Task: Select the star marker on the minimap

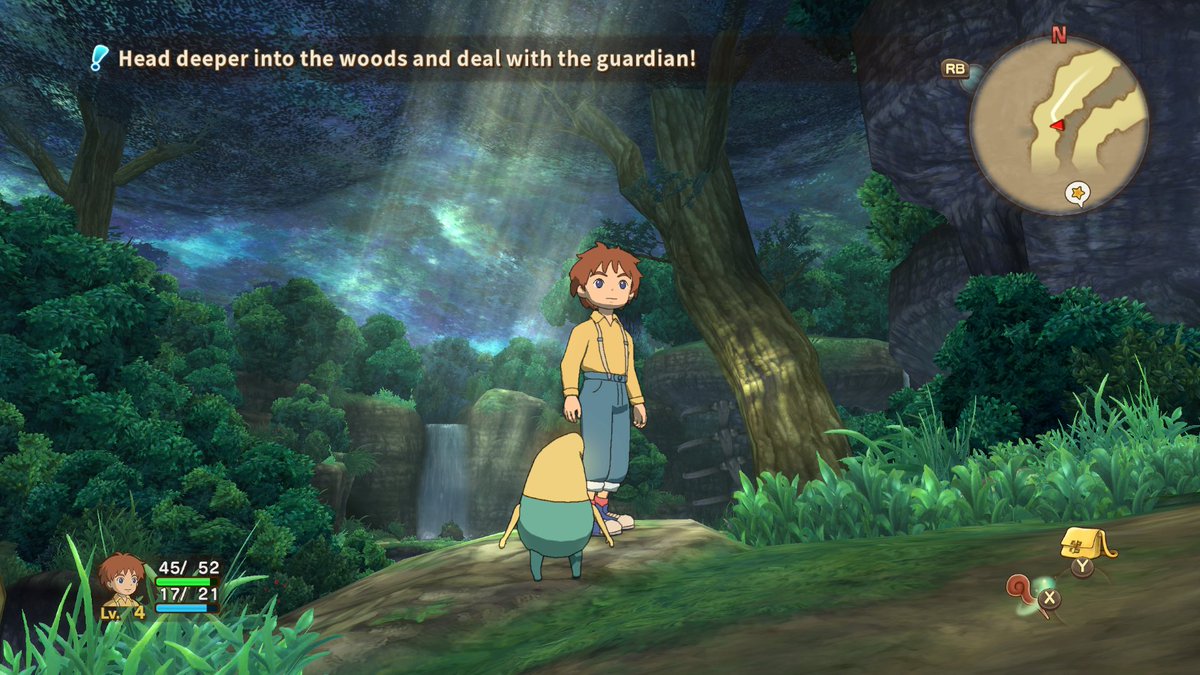Action: 1078,191
